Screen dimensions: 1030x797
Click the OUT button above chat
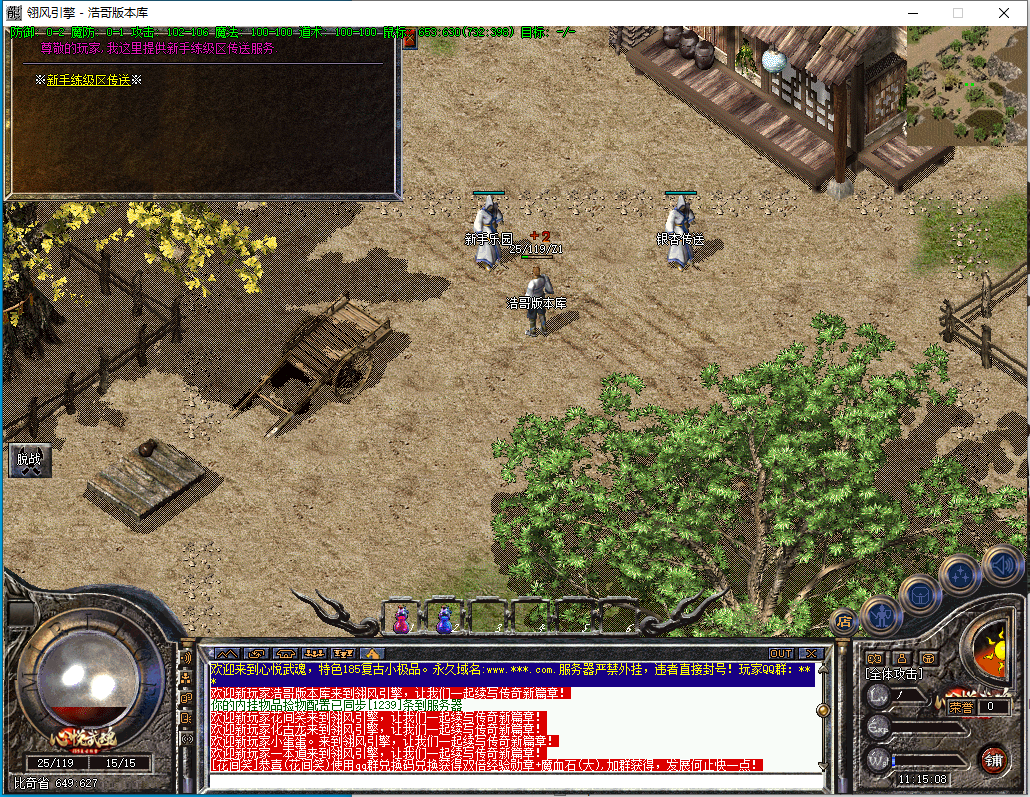[x=780, y=654]
